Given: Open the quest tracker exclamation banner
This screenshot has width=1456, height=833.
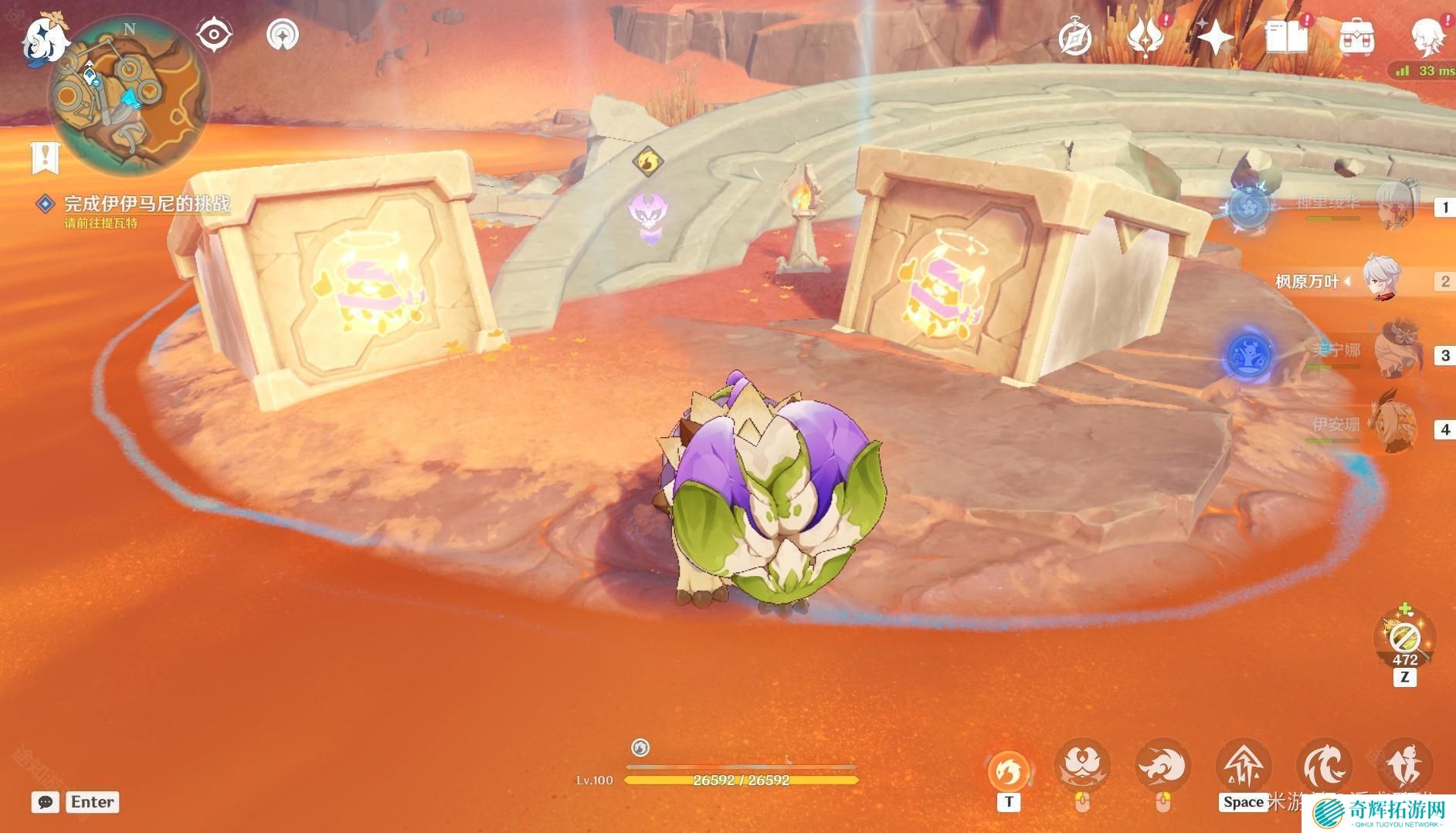Looking at the screenshot, I should point(45,157).
